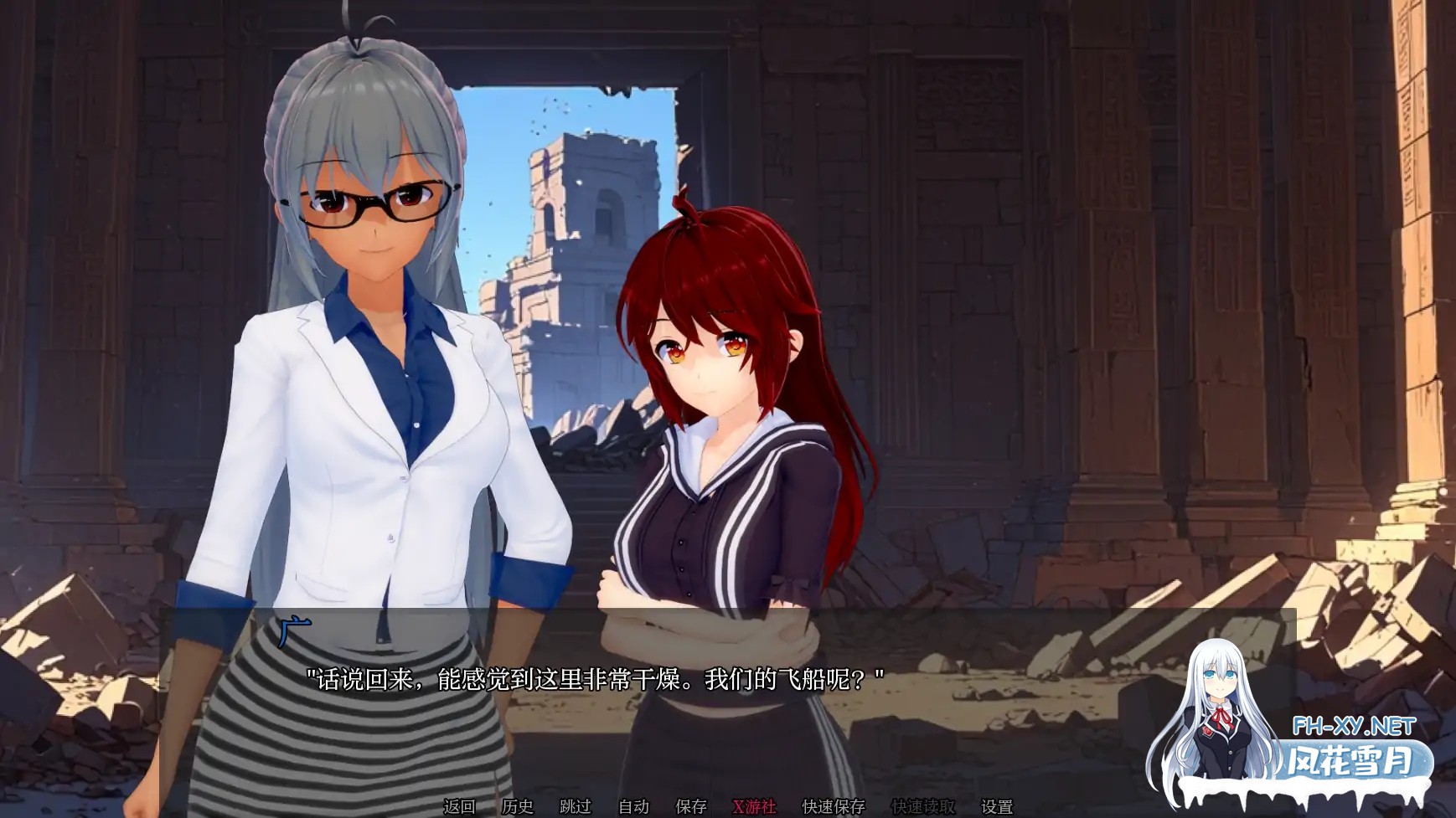This screenshot has width=1456, height=818.
Task: Click the red X游社 link
Action: 754,806
